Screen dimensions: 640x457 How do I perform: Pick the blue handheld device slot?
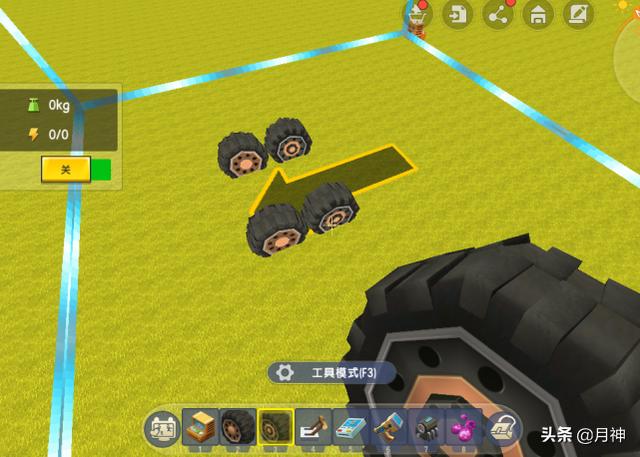tap(351, 427)
